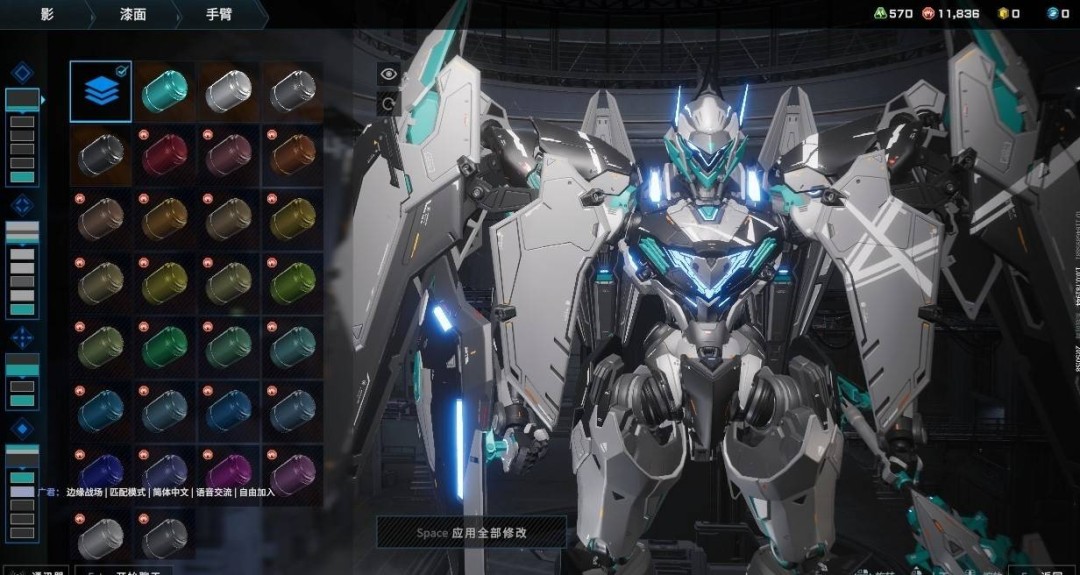Select the orange-brown paint canister
This screenshot has width=1080, height=575.
(x=292, y=155)
